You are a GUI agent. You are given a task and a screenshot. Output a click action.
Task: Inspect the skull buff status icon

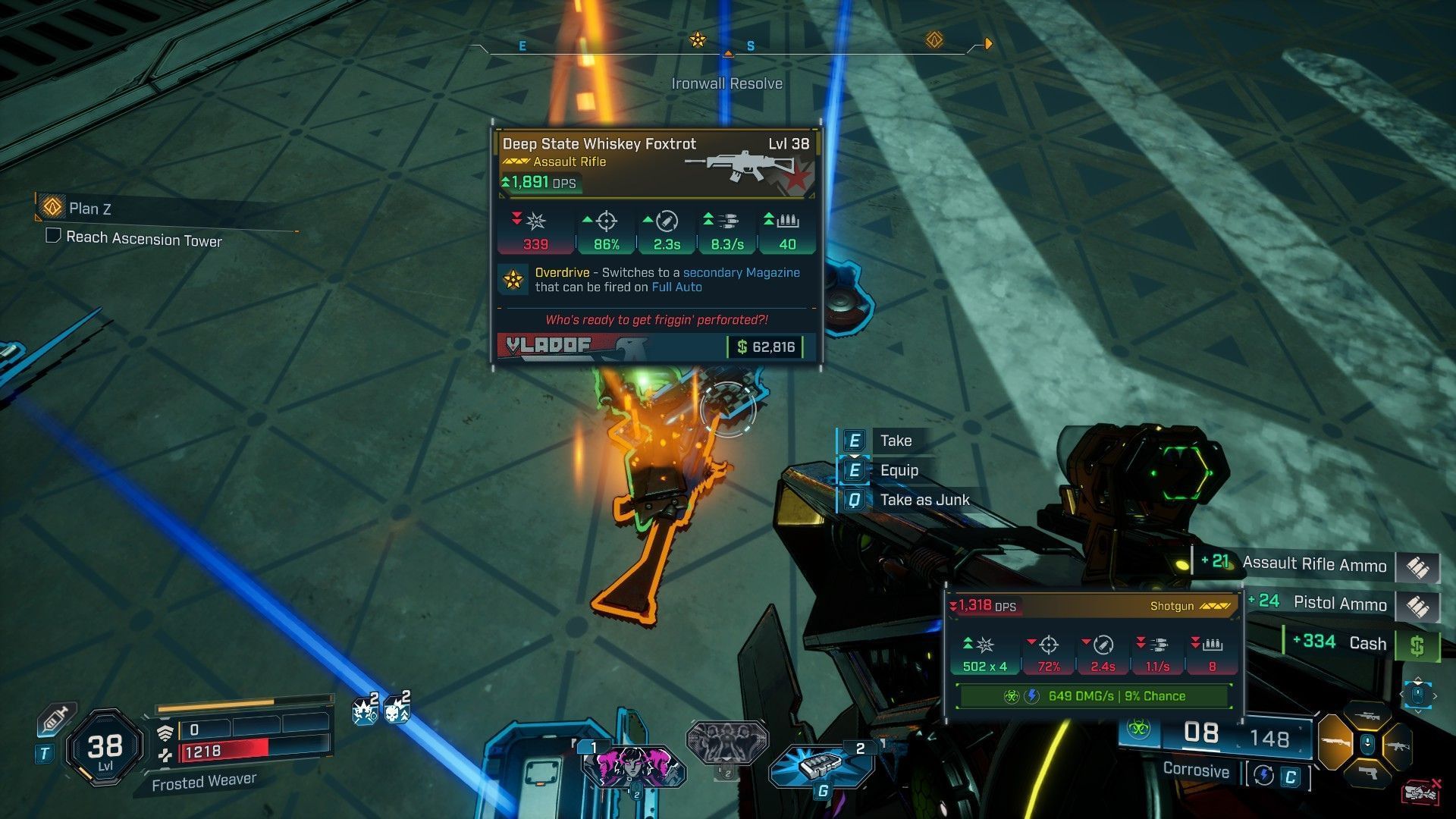396,711
